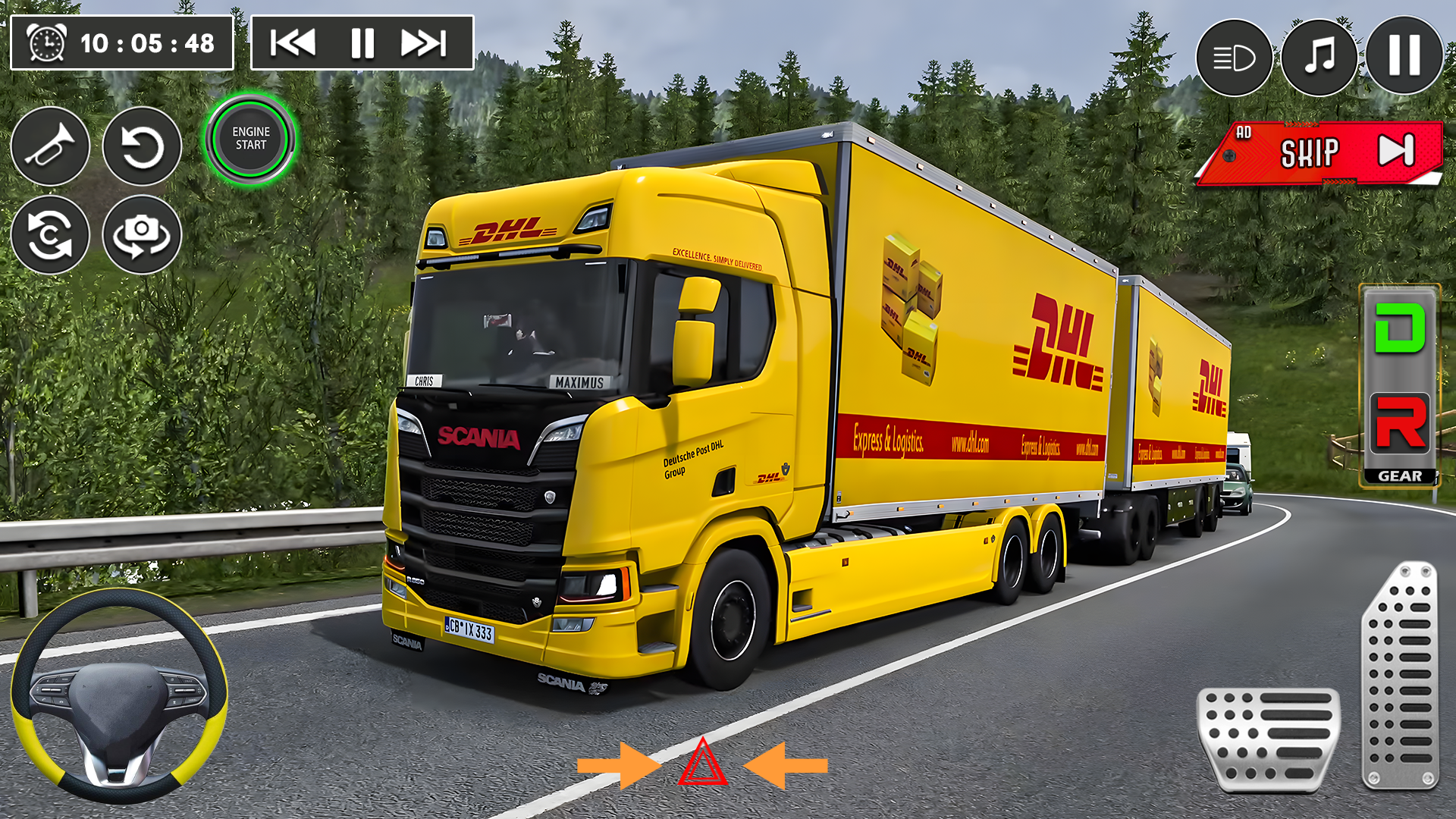1456x819 pixels.
Task: Pause the game
Action: (1404, 57)
